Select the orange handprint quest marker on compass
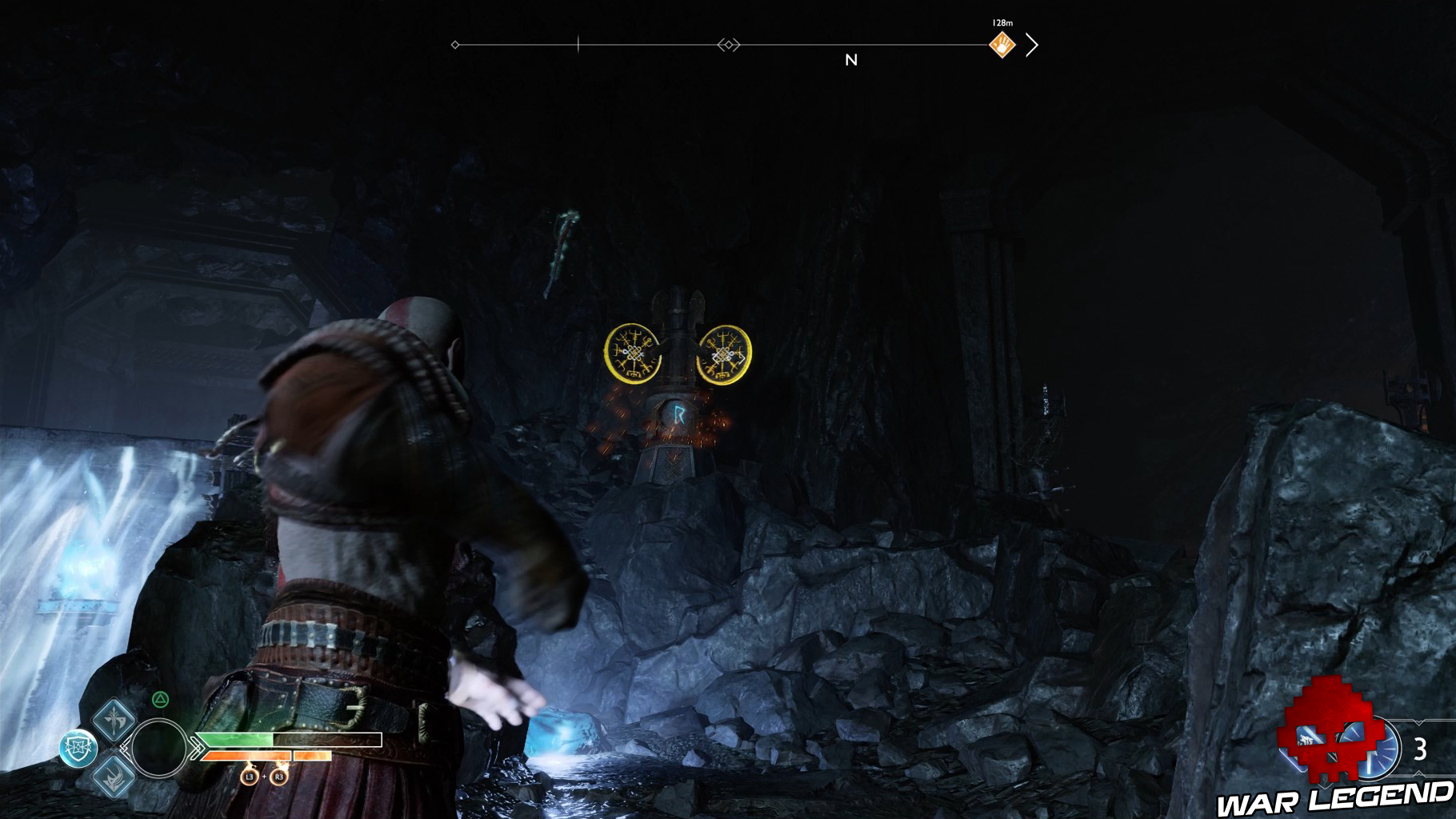The width and height of the screenshot is (1456, 819). (1002, 46)
